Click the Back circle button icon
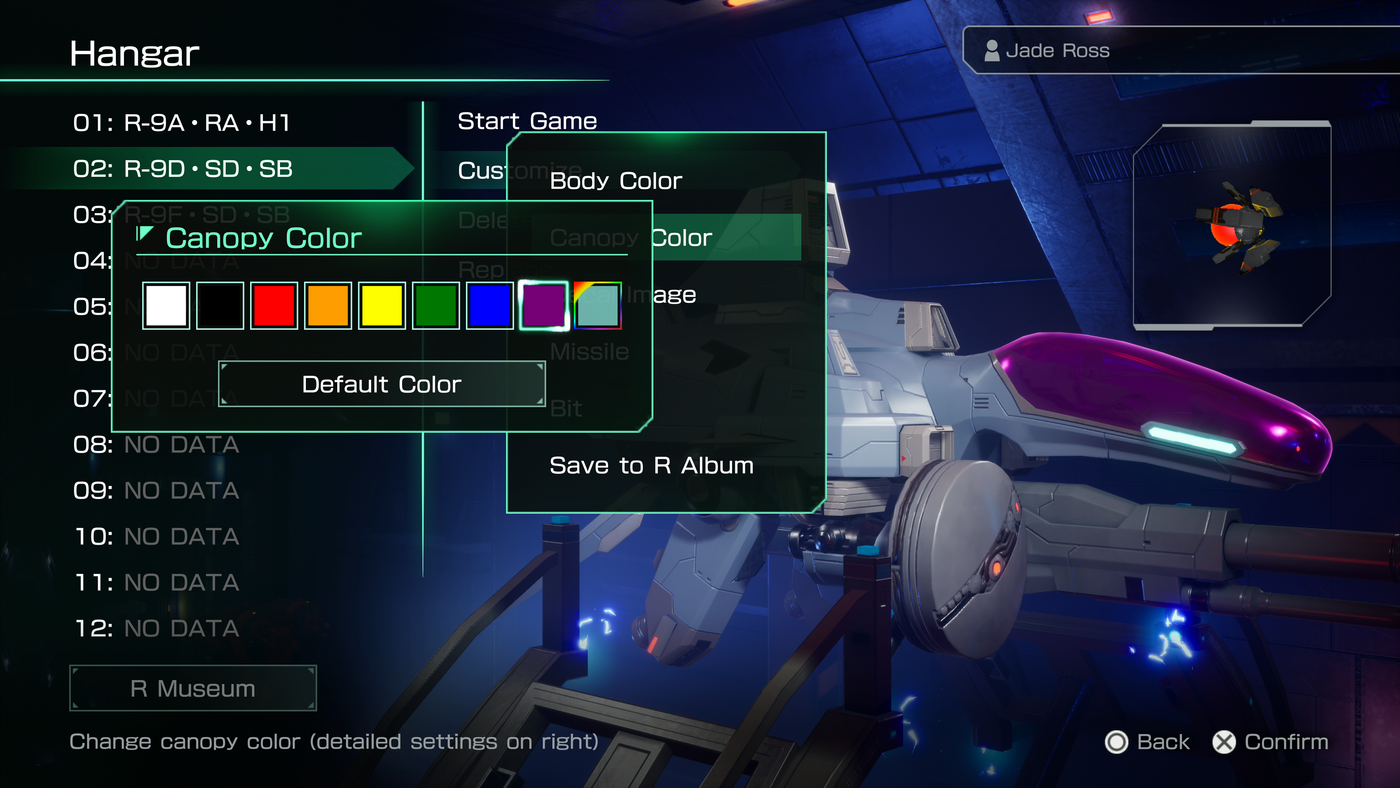 pos(1117,742)
